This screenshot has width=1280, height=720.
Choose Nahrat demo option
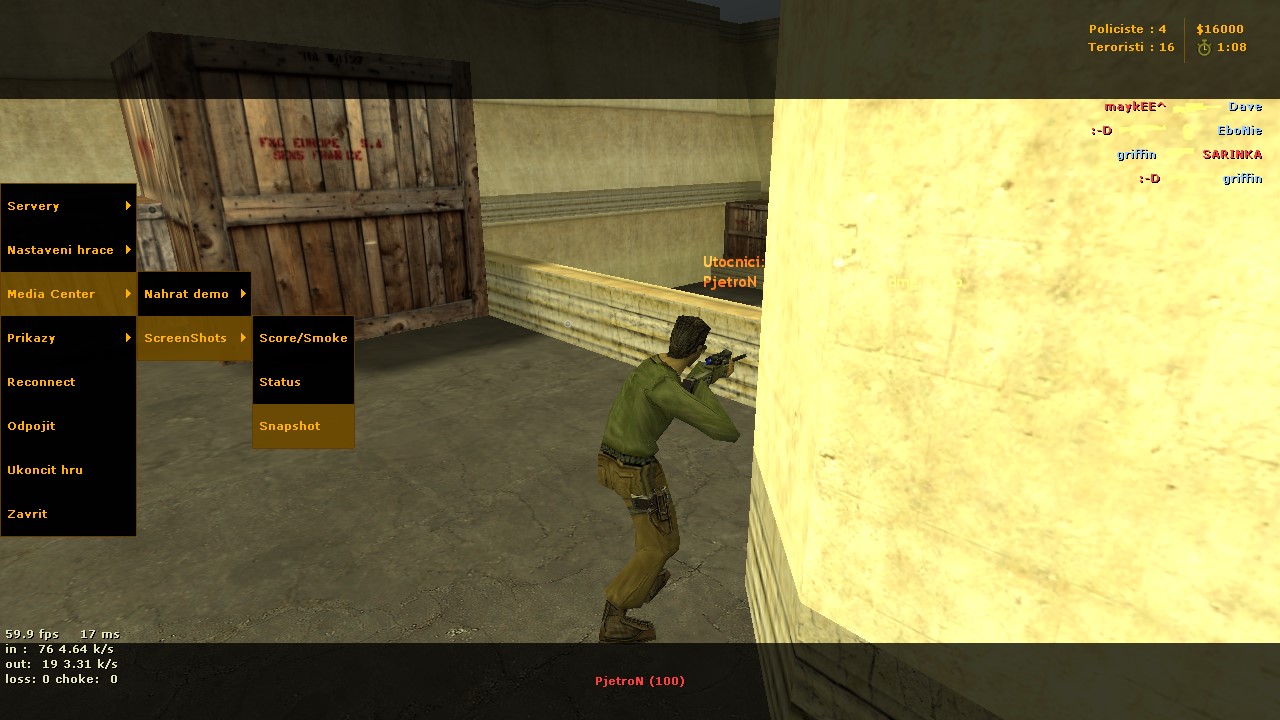(194, 294)
